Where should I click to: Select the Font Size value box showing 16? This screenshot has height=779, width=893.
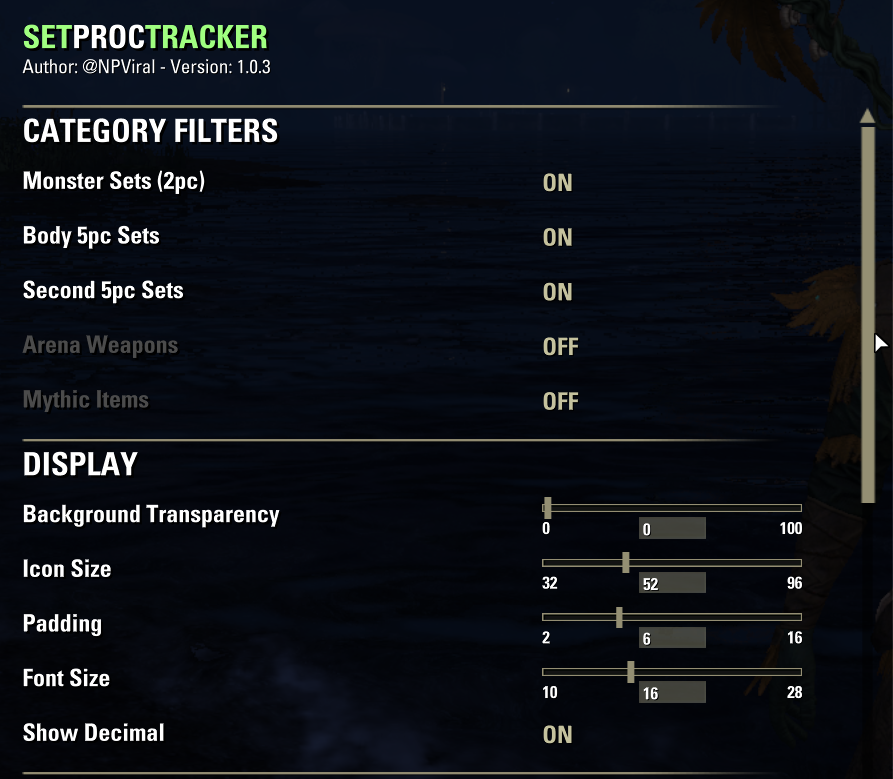672,693
